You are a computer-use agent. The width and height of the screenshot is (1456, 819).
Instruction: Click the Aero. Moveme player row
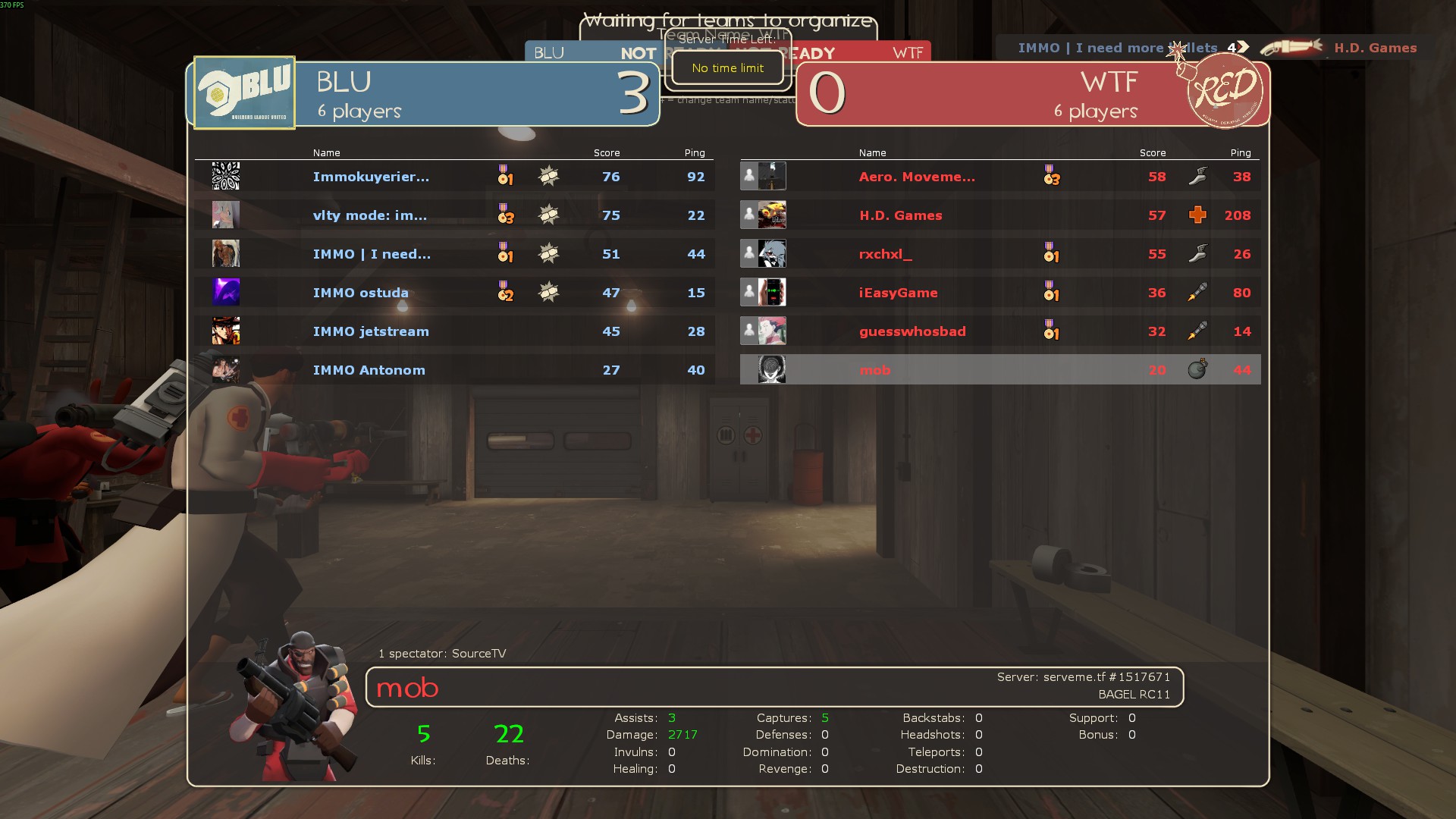917,177
